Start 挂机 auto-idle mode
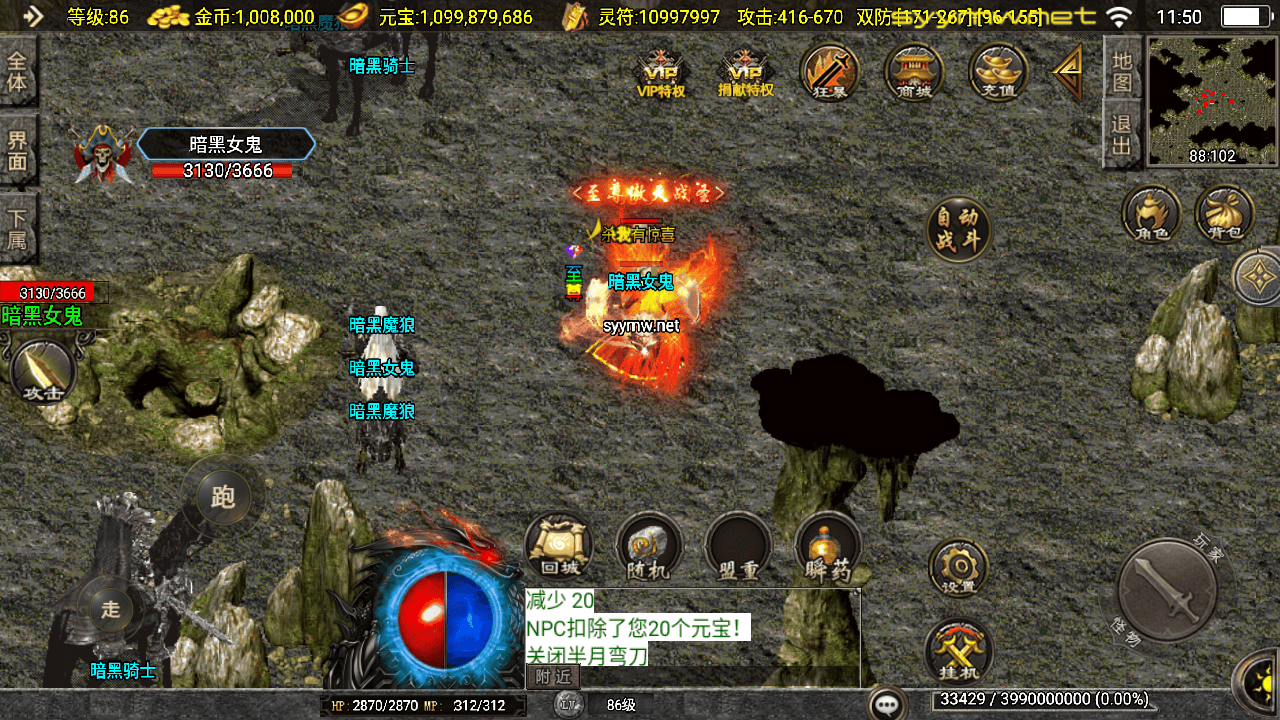 [958, 650]
